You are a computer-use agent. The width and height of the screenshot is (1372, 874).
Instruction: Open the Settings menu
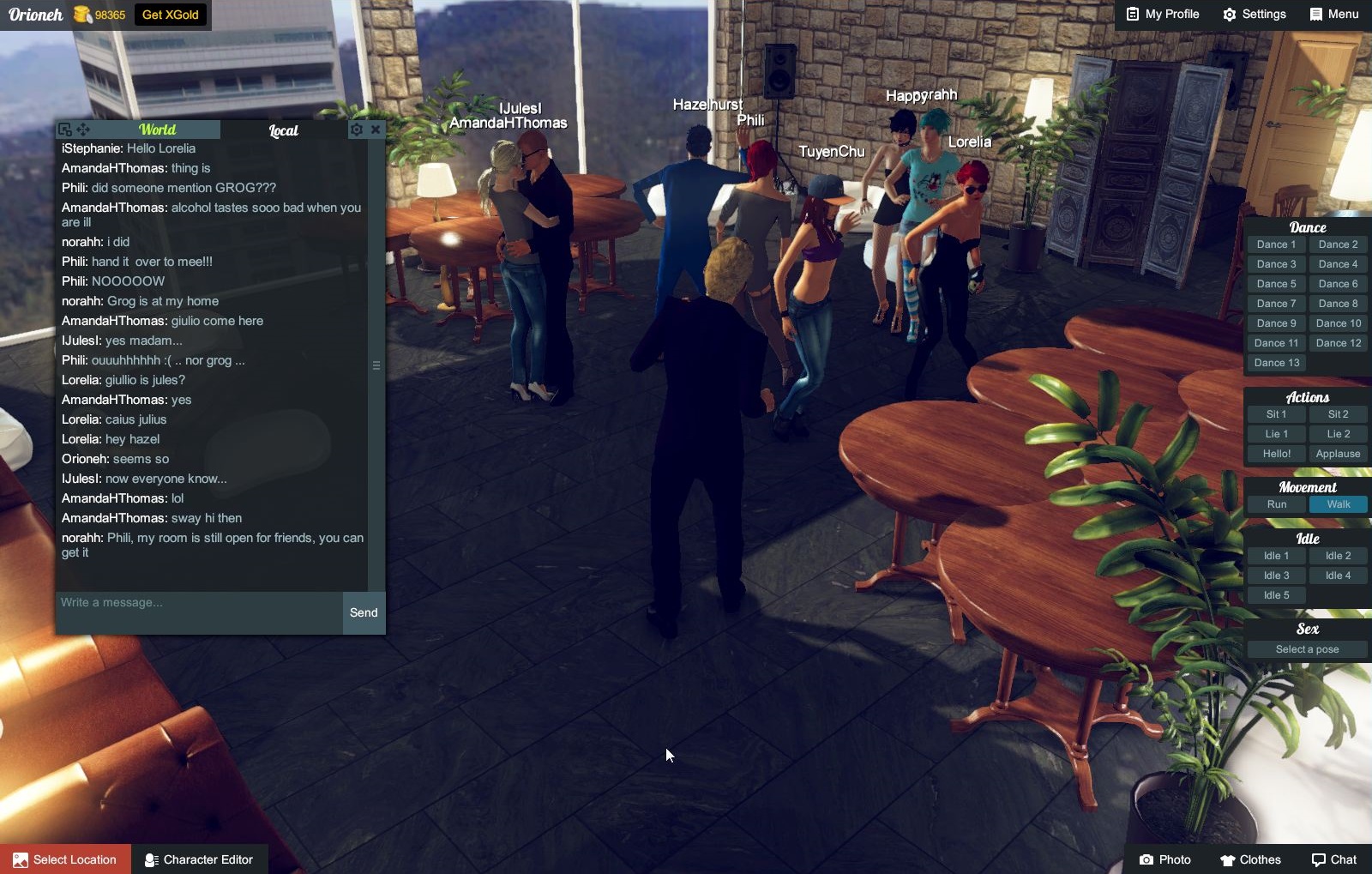1255,15
